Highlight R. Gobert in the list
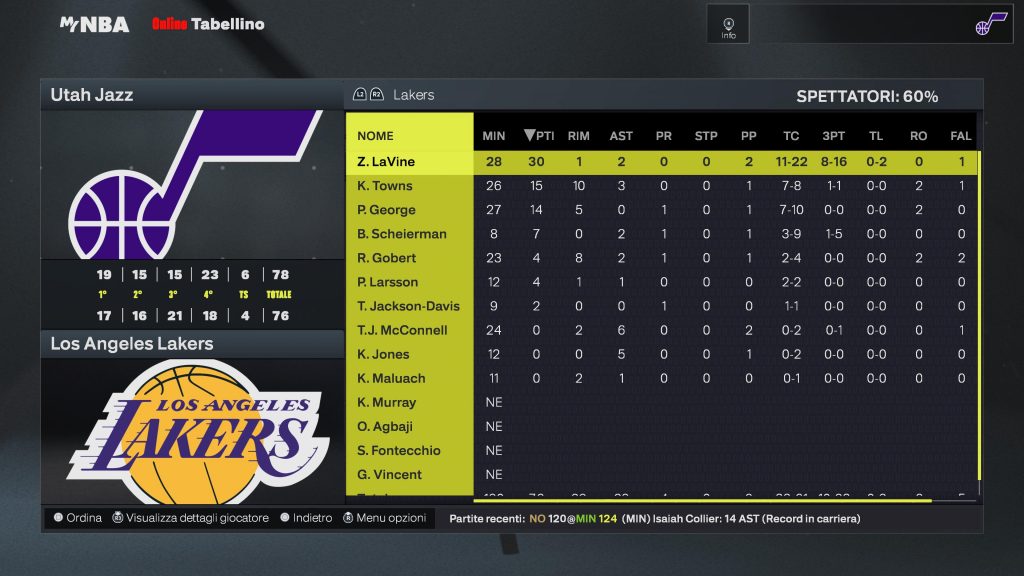This screenshot has width=1024, height=576. click(x=386, y=258)
